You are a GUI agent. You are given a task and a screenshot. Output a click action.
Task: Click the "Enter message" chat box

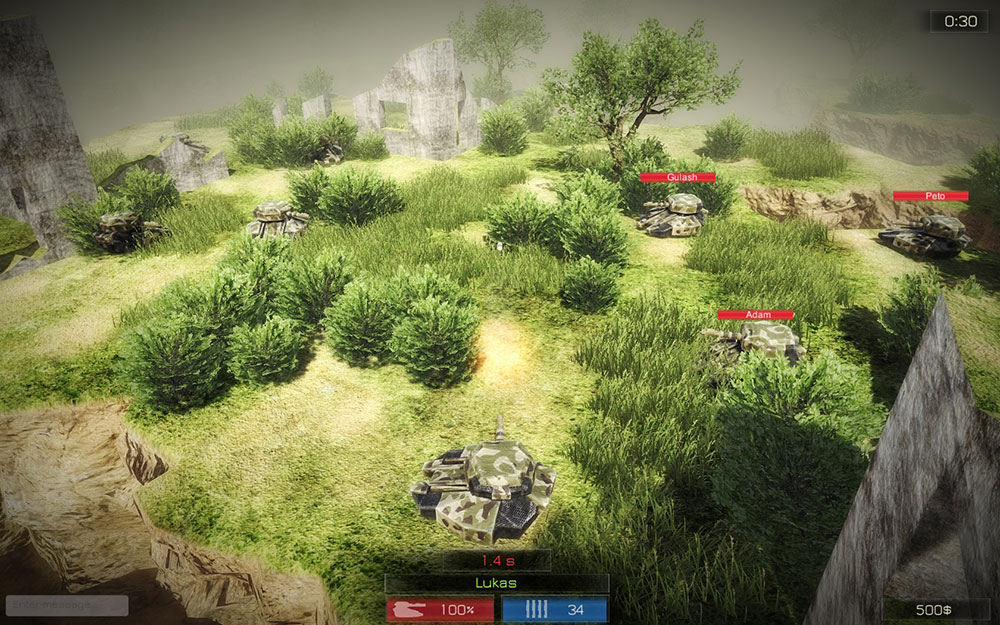(x=66, y=605)
